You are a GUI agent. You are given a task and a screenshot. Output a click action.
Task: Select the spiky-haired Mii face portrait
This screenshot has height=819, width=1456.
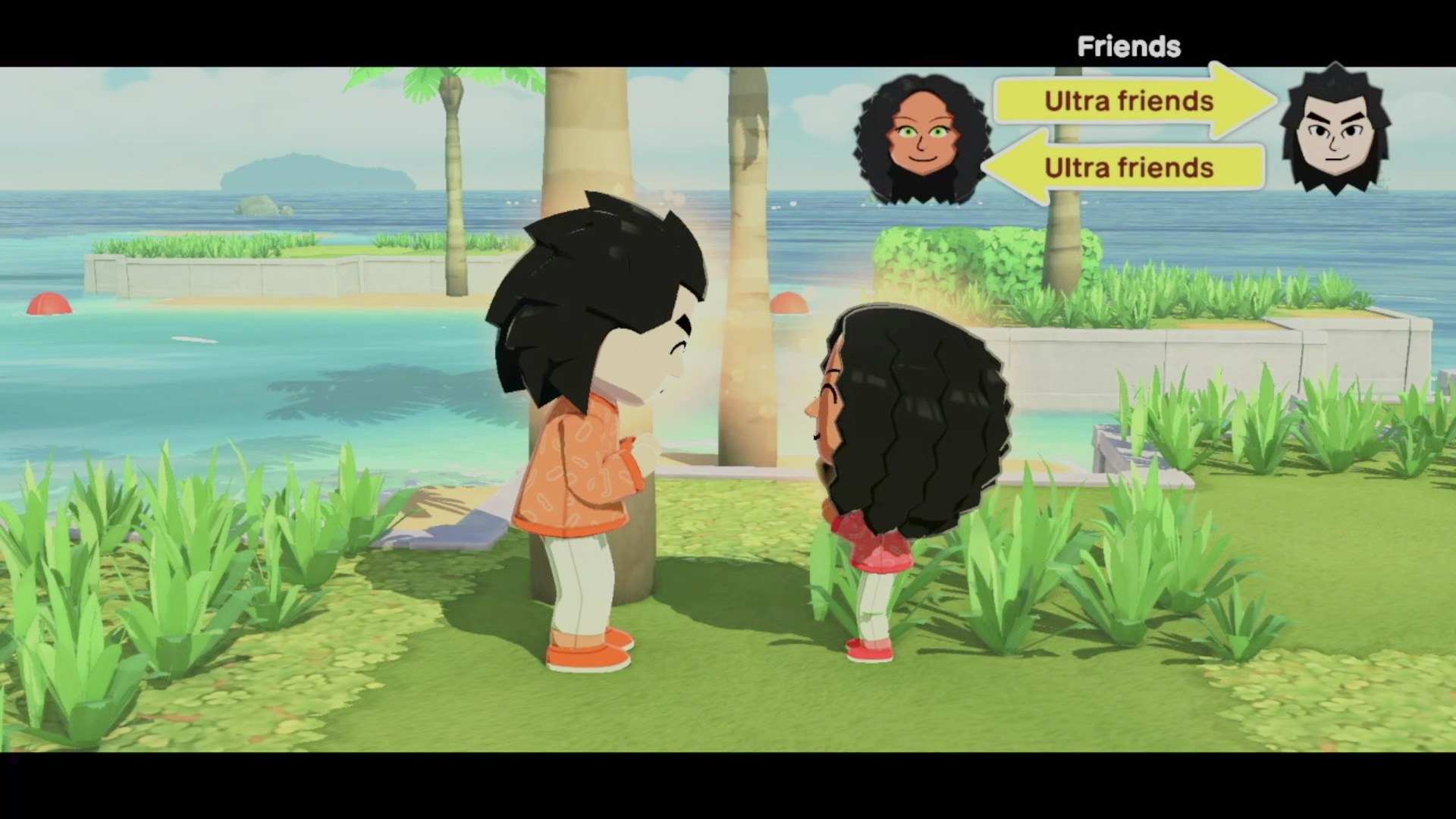[1335, 131]
